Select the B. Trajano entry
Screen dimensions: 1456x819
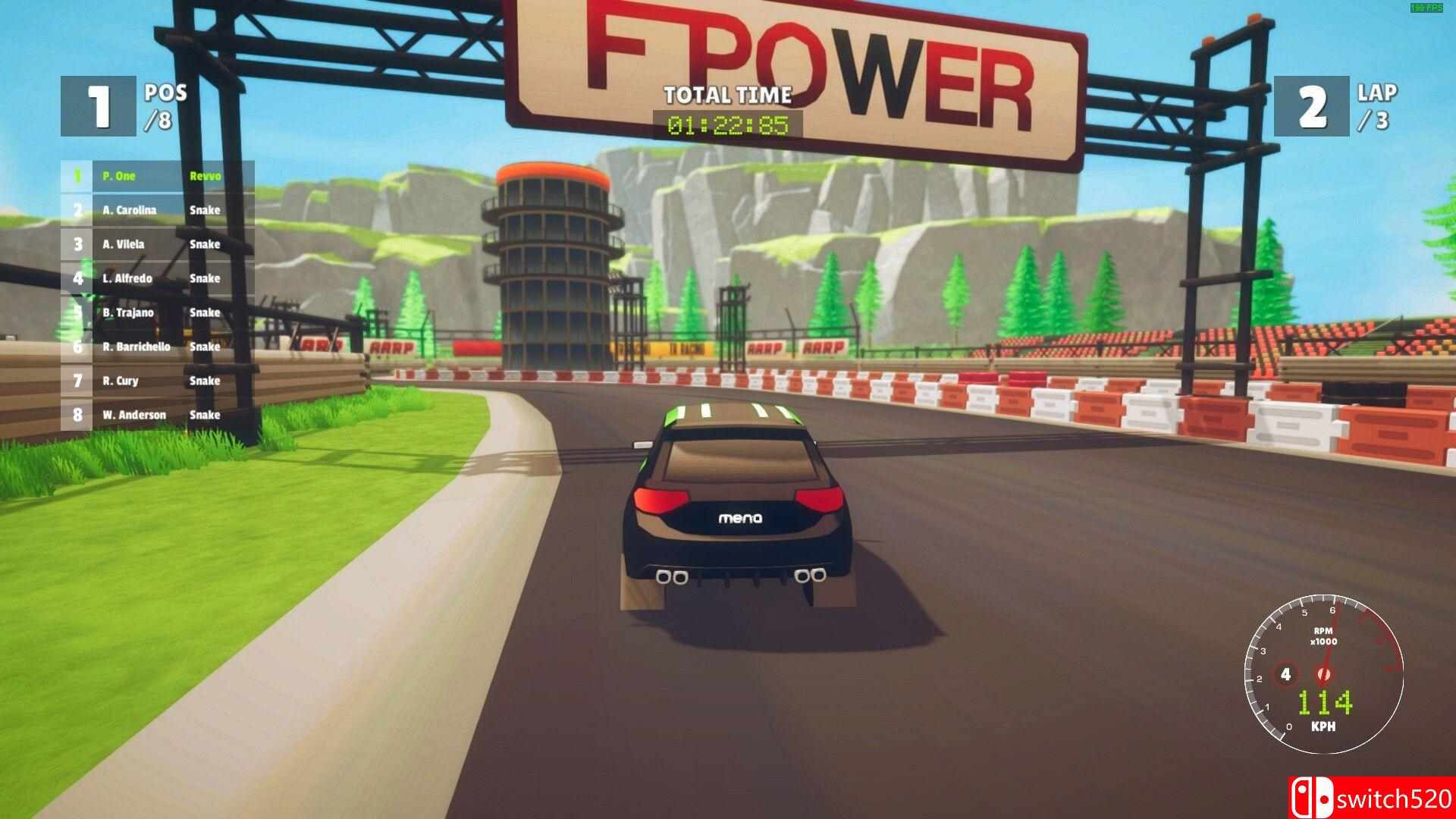pyautogui.click(x=130, y=312)
